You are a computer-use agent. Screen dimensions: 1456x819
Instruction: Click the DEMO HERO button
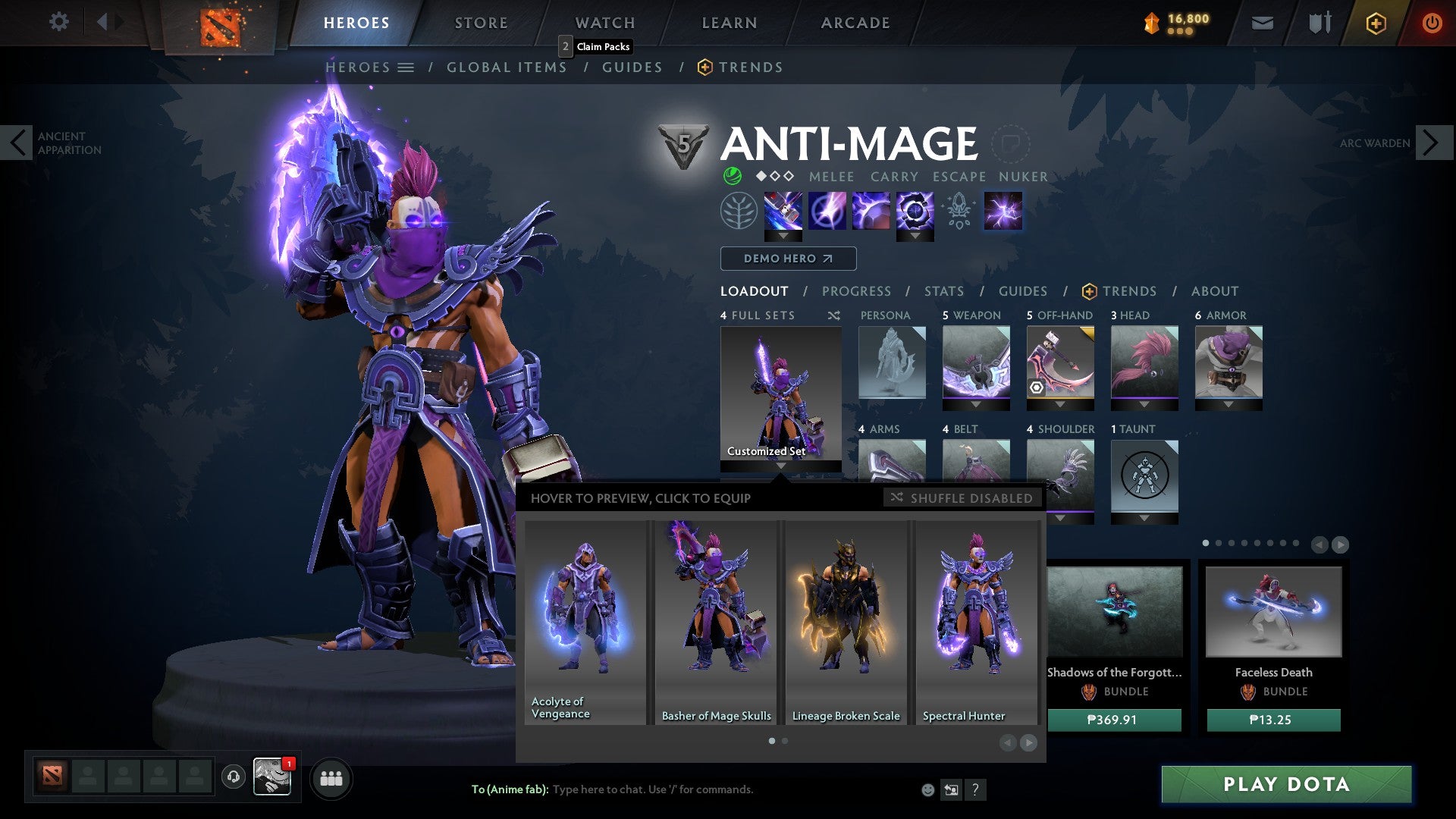[787, 258]
